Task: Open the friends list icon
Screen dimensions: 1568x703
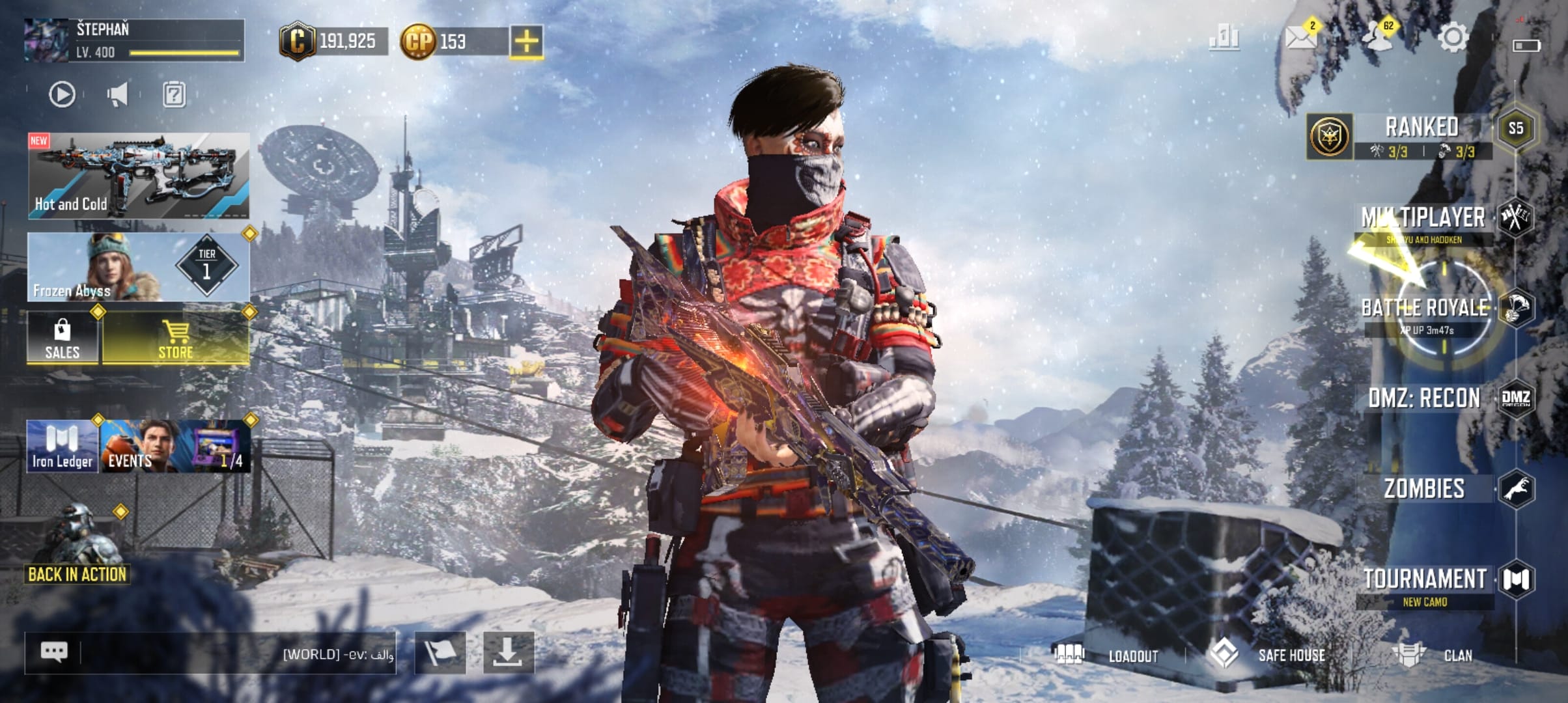Action: point(1378,37)
